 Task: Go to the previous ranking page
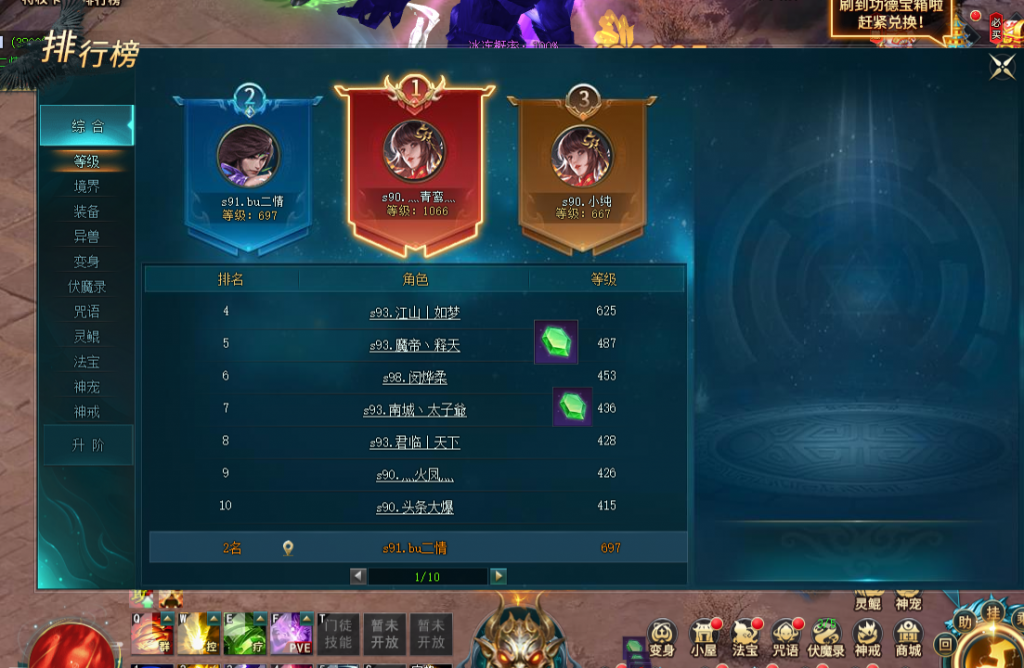(358, 576)
